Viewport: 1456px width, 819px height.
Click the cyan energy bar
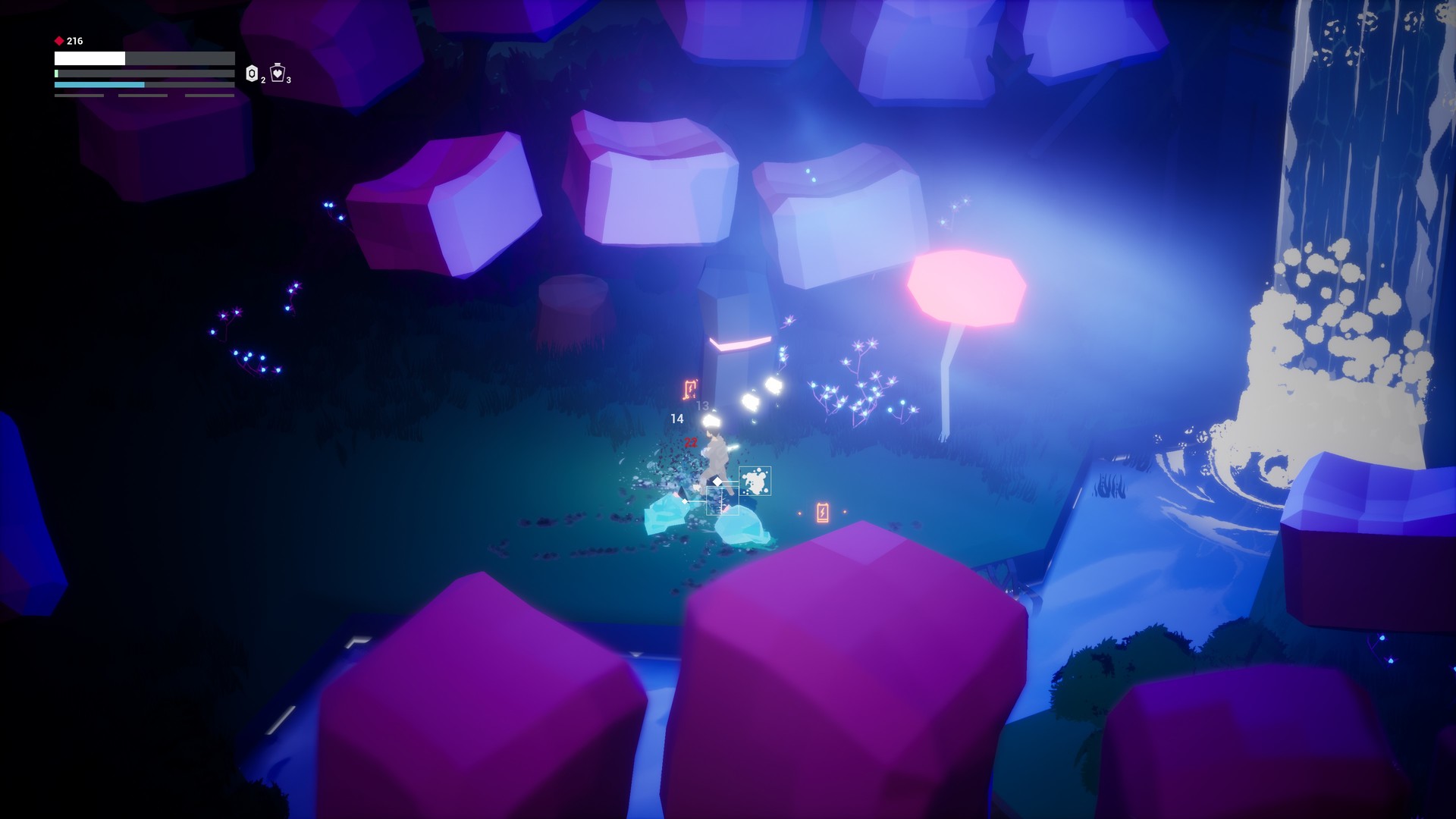pos(99,83)
